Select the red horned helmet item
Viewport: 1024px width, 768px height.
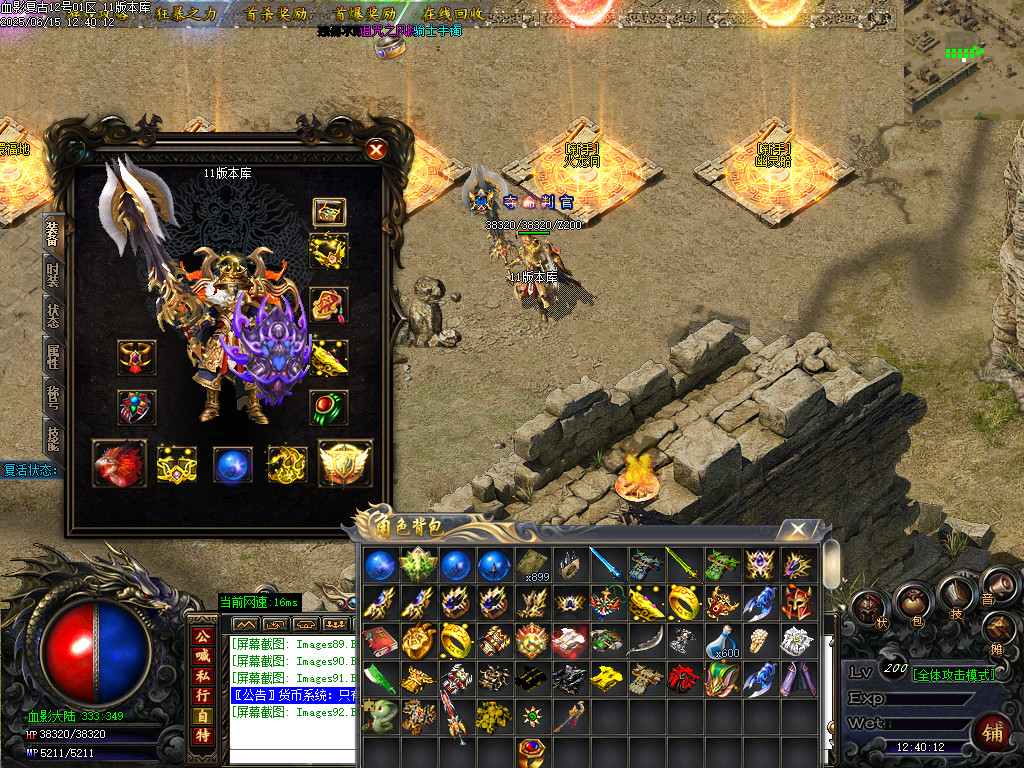(x=795, y=602)
